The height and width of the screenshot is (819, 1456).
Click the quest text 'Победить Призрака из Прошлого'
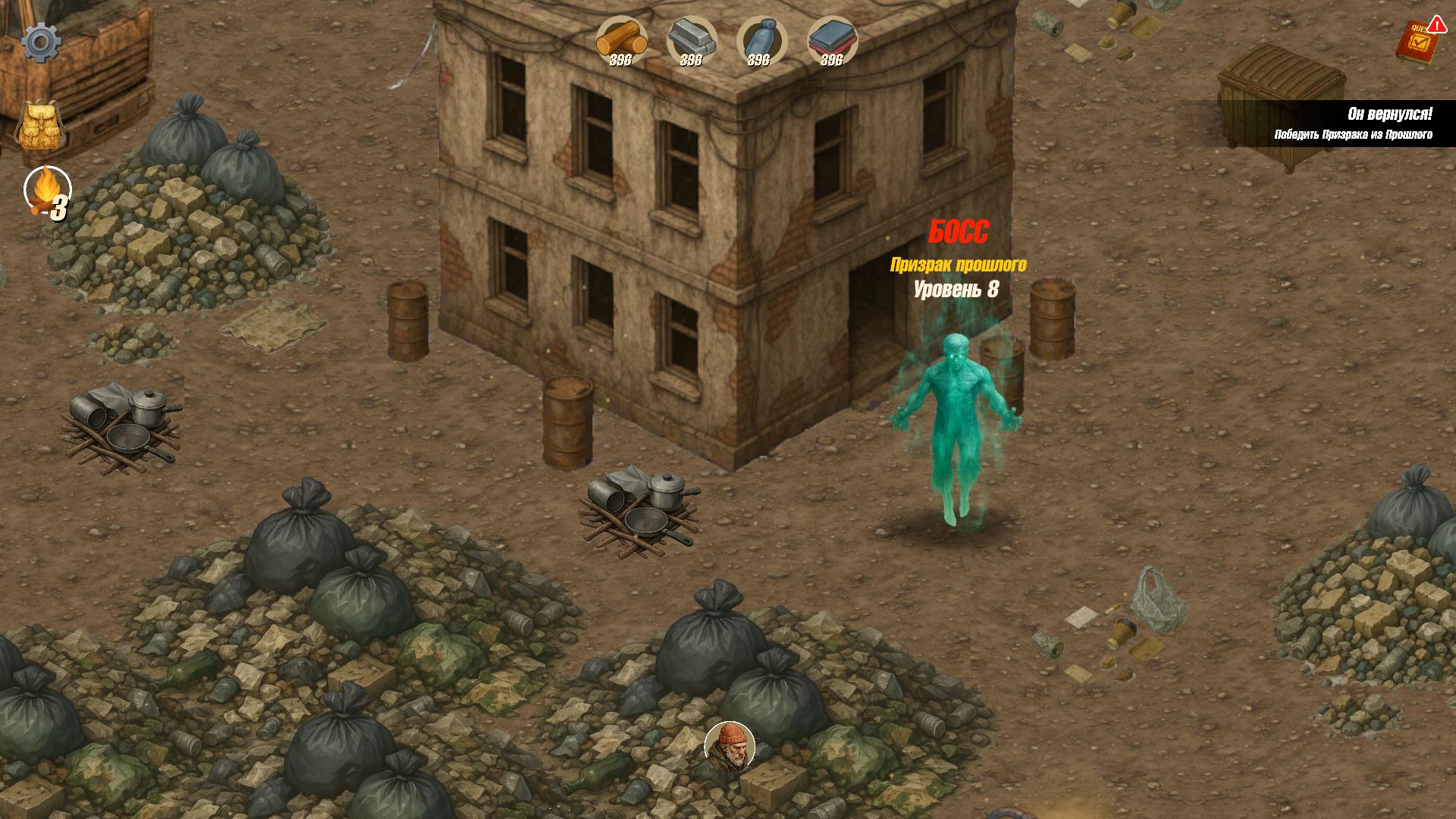pyautogui.click(x=1354, y=134)
